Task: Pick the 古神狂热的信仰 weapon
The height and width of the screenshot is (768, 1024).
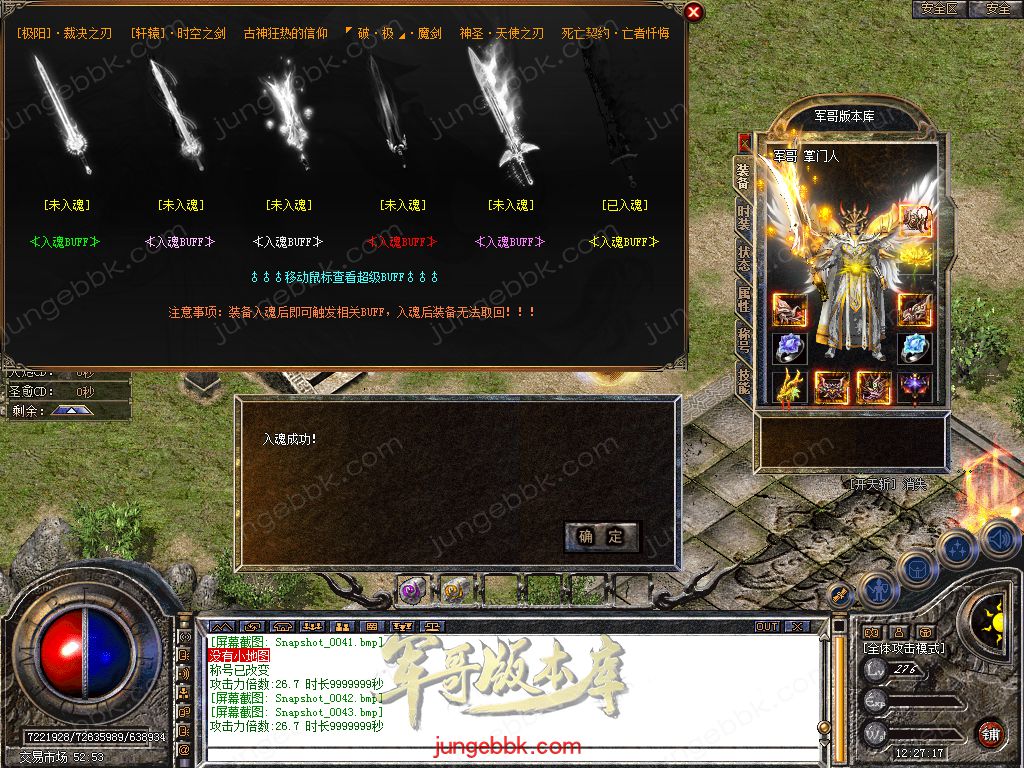Action: [286, 115]
